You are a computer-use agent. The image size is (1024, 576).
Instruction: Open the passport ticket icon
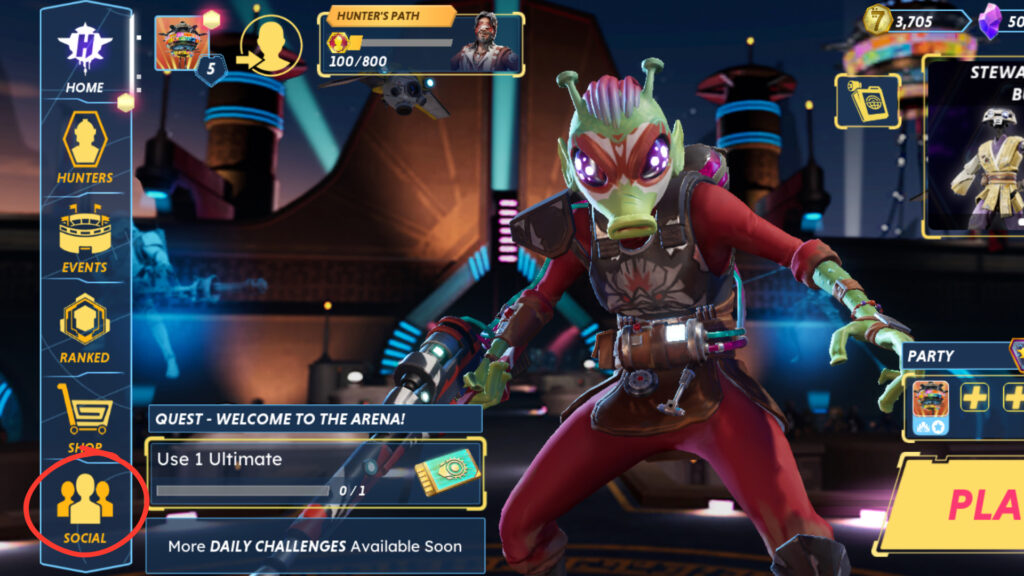866,100
